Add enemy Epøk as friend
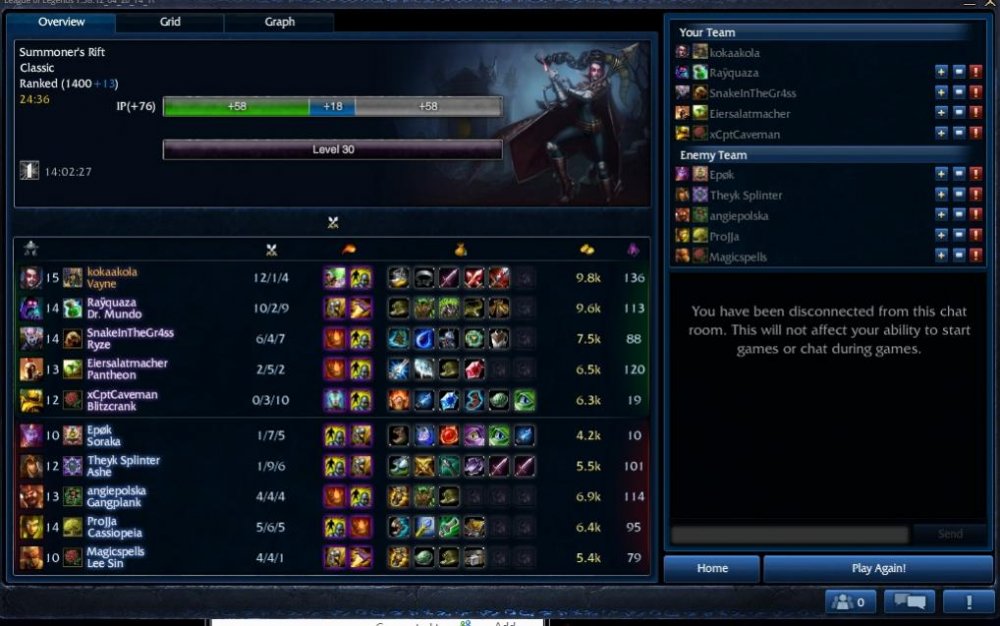Image resolution: width=1000 pixels, height=626 pixels. (941, 174)
